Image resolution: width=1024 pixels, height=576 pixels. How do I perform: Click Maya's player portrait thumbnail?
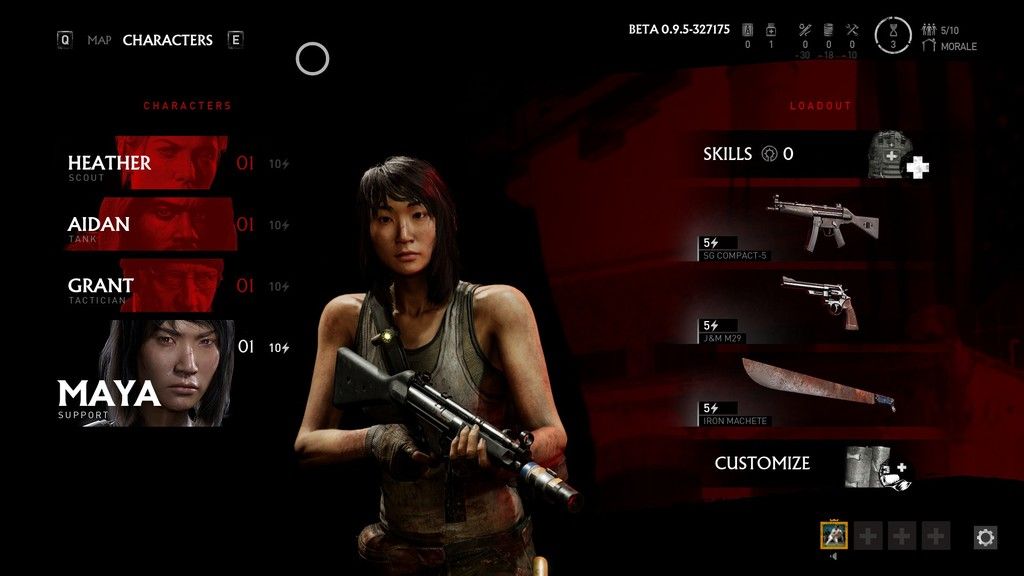(x=835, y=536)
